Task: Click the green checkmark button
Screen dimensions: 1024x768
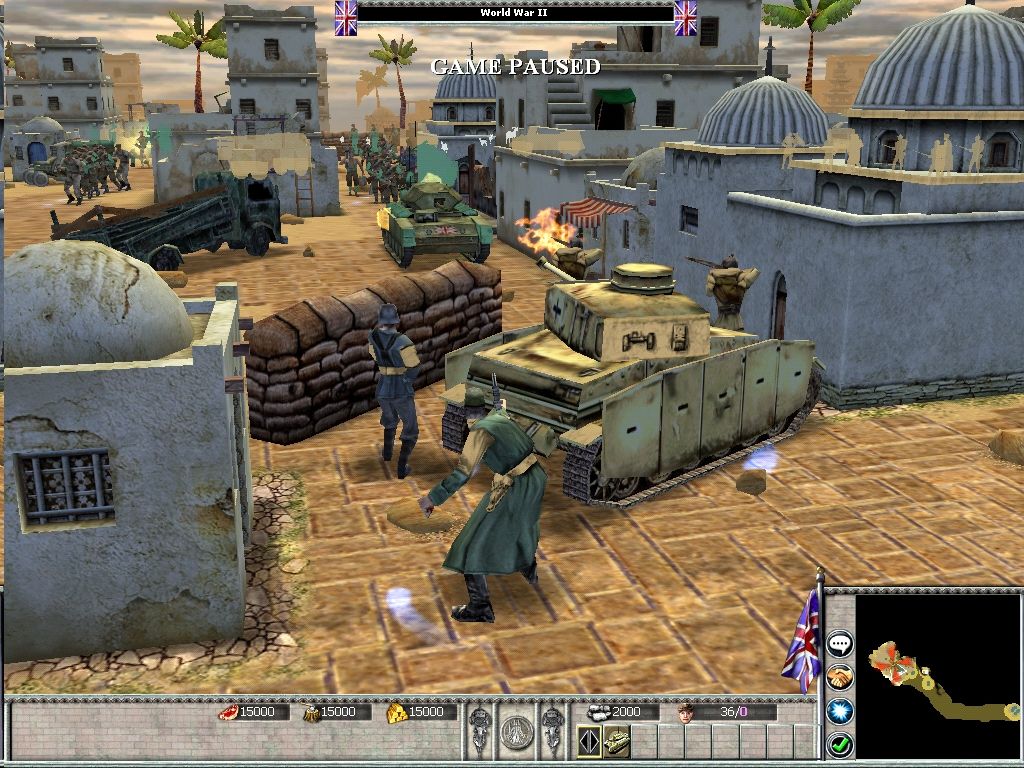Action: point(839,744)
